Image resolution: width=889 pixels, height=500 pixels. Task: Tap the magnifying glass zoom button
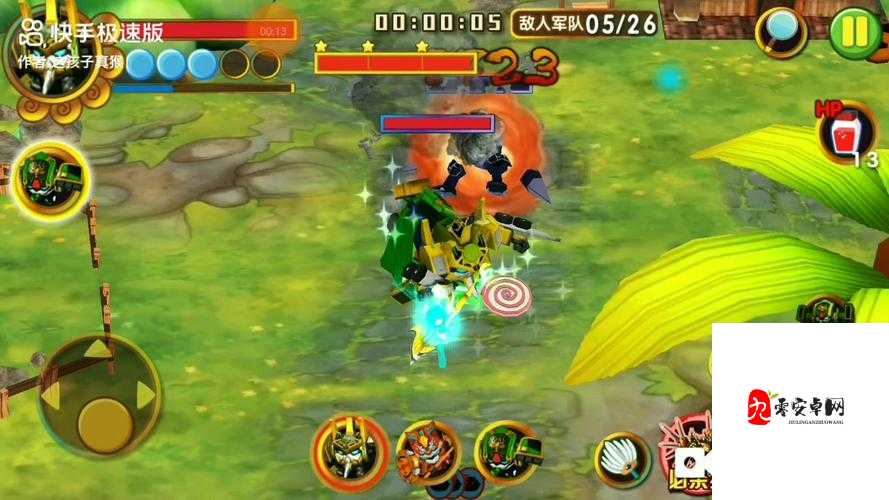tap(781, 32)
